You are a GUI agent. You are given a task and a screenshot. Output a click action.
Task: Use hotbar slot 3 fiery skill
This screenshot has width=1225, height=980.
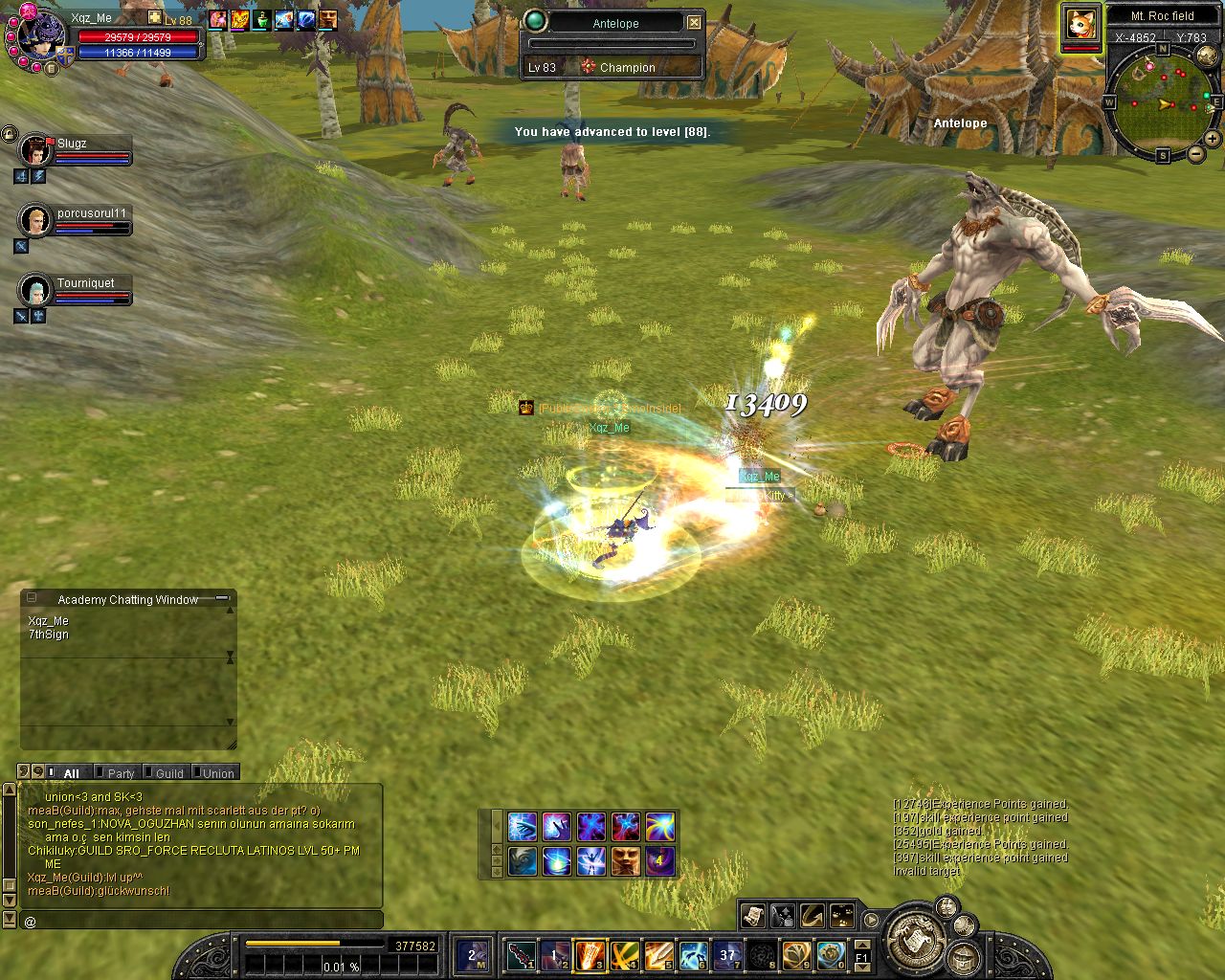click(590, 954)
